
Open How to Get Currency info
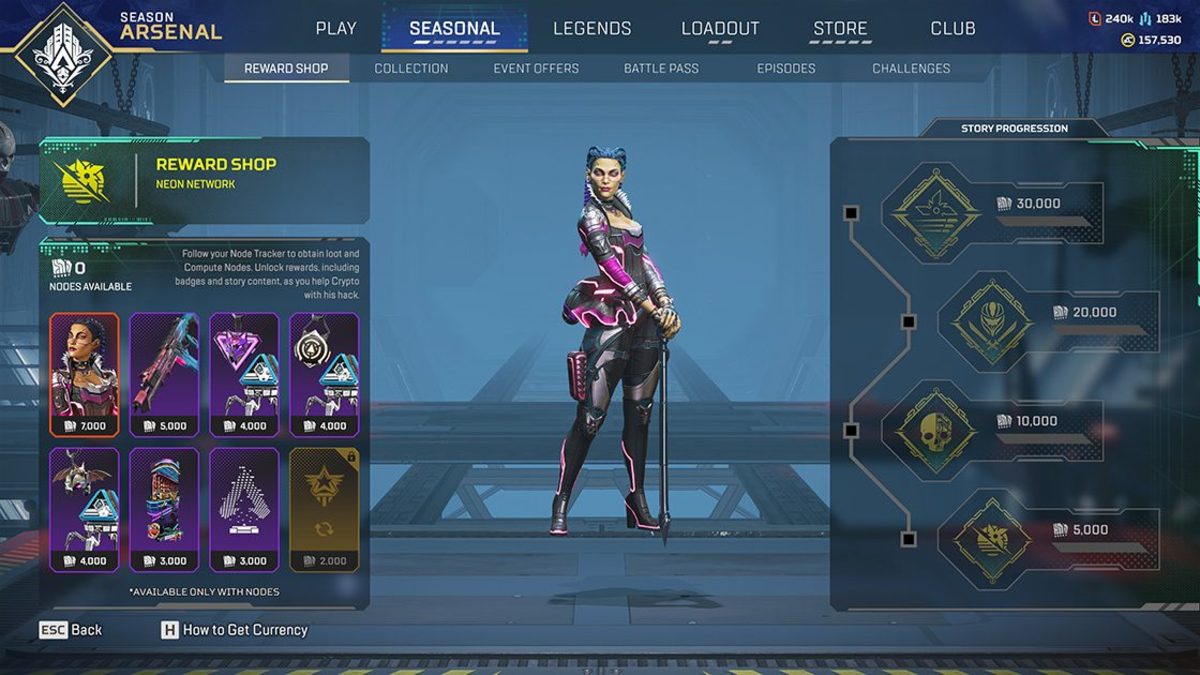235,630
